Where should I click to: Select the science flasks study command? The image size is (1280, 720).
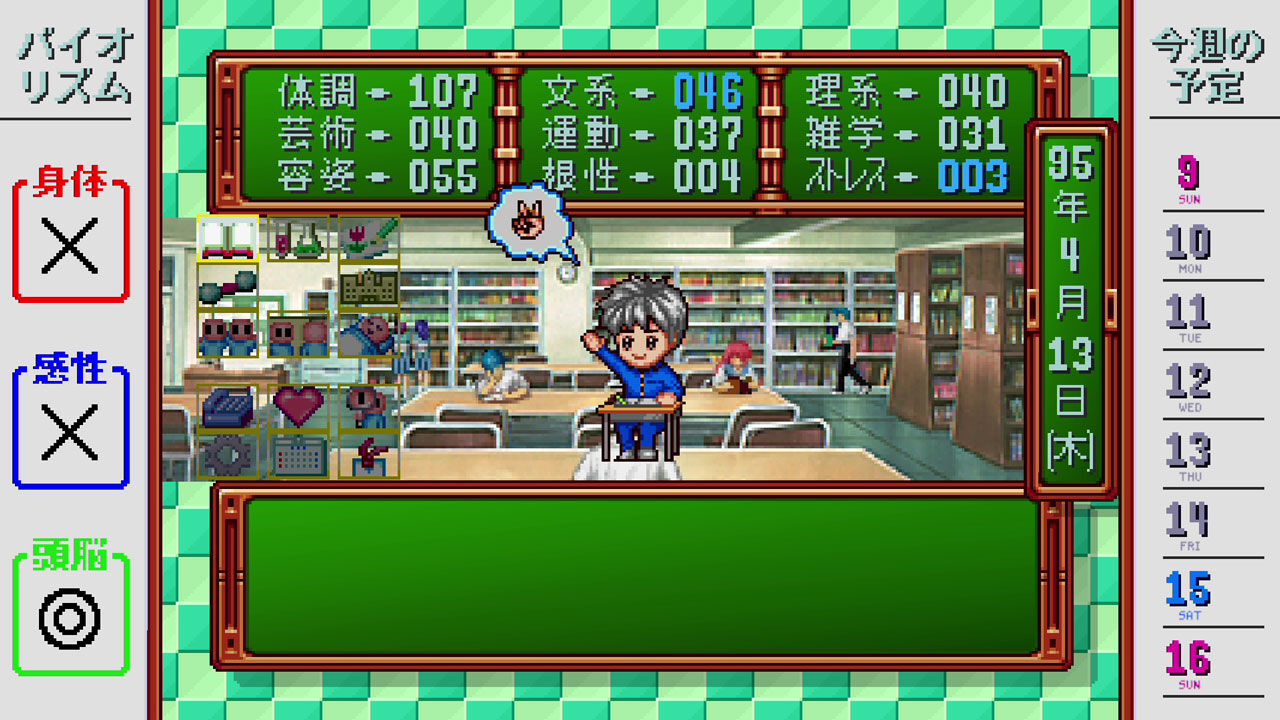click(x=298, y=238)
